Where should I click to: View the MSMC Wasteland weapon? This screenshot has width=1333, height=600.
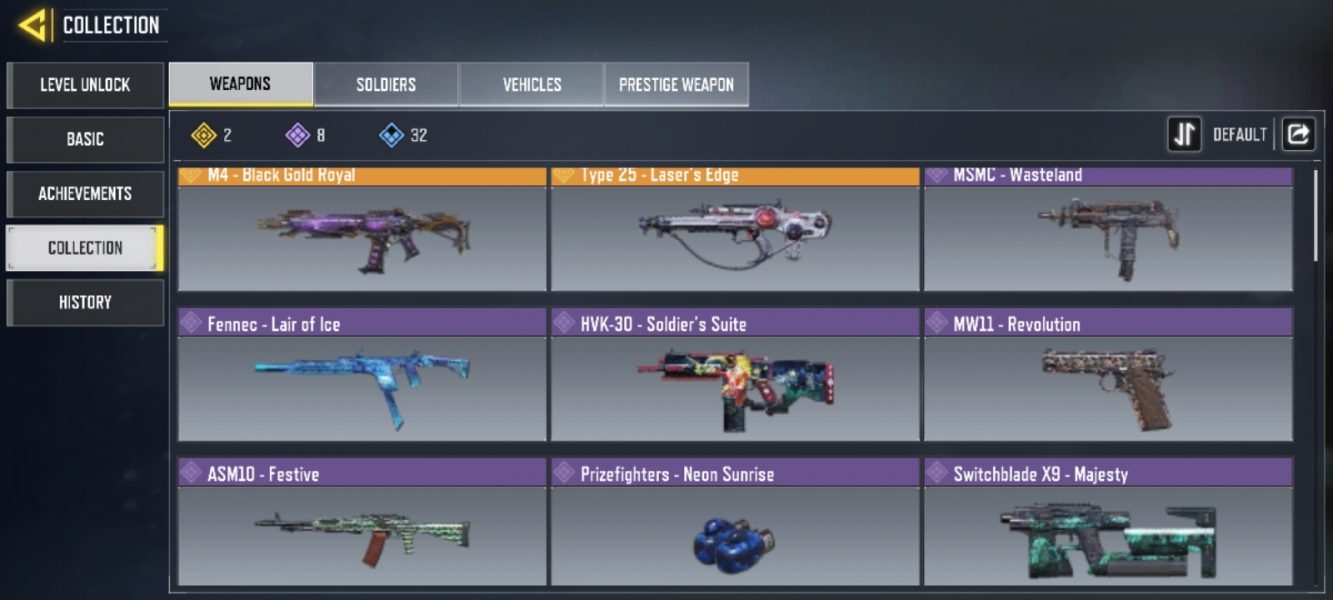click(x=1108, y=231)
